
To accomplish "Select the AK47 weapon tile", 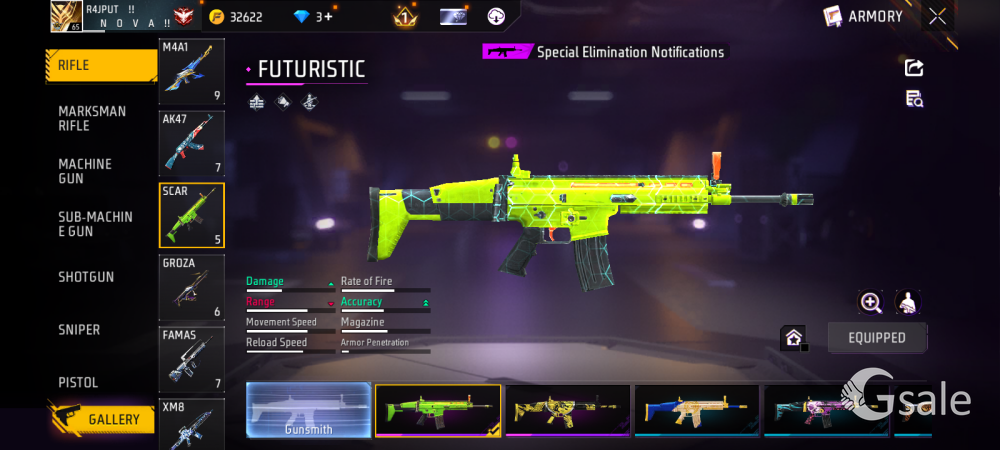I will 192,143.
